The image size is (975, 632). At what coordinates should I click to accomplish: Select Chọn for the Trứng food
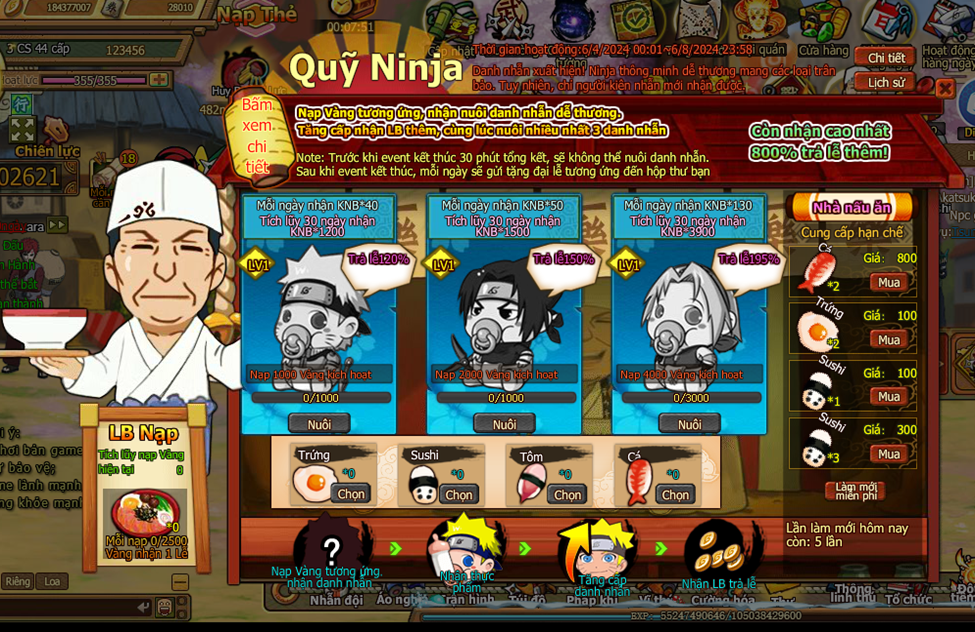tap(351, 494)
